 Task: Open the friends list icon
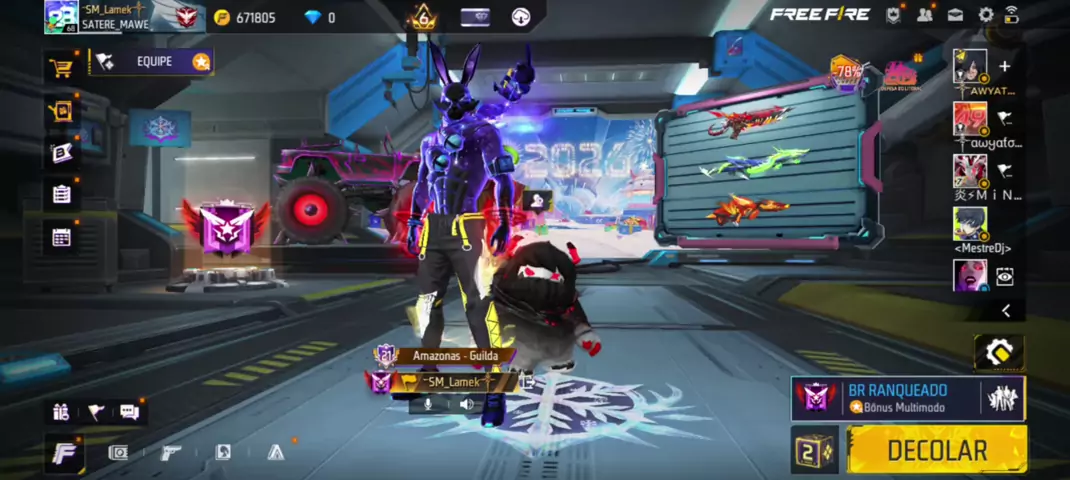click(924, 15)
